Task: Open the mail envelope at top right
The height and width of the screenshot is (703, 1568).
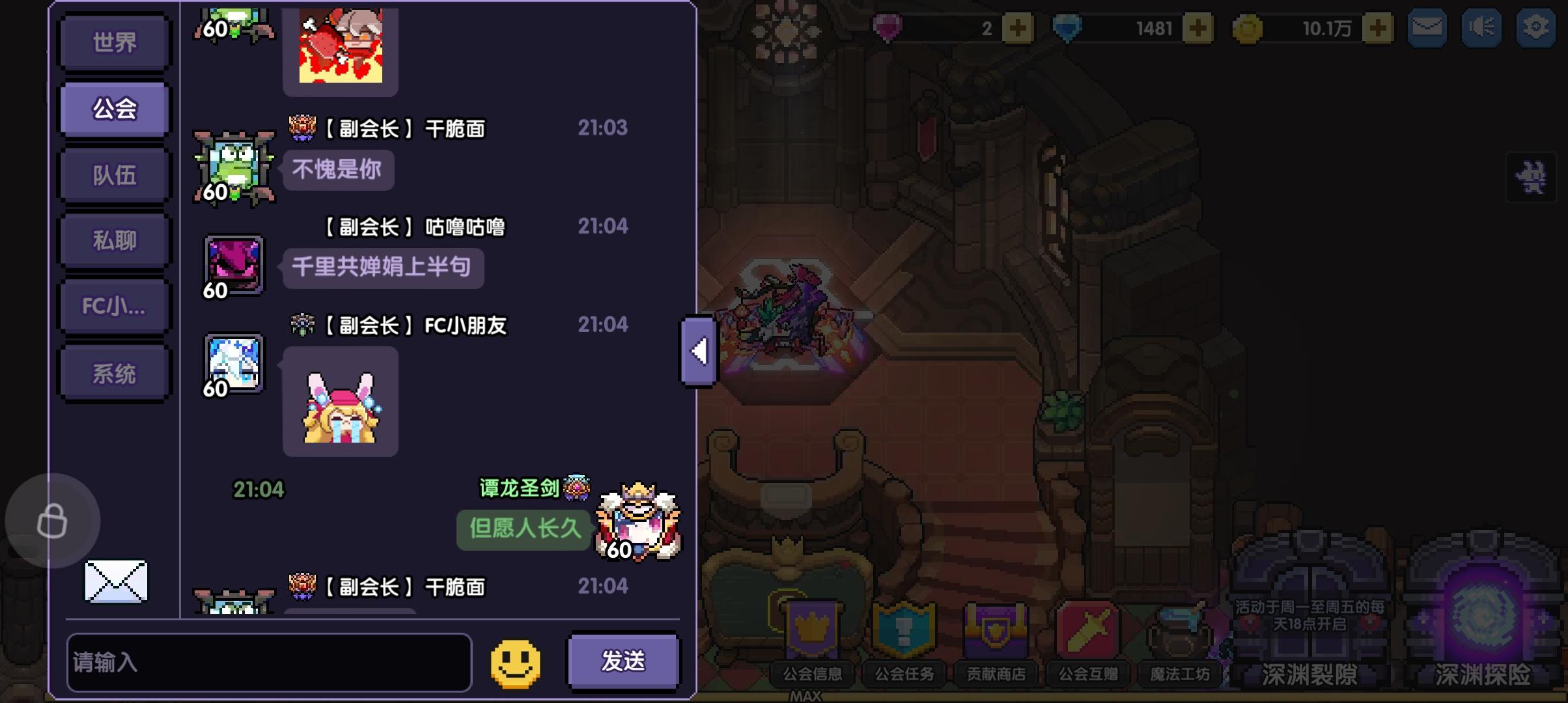Action: (x=1426, y=27)
